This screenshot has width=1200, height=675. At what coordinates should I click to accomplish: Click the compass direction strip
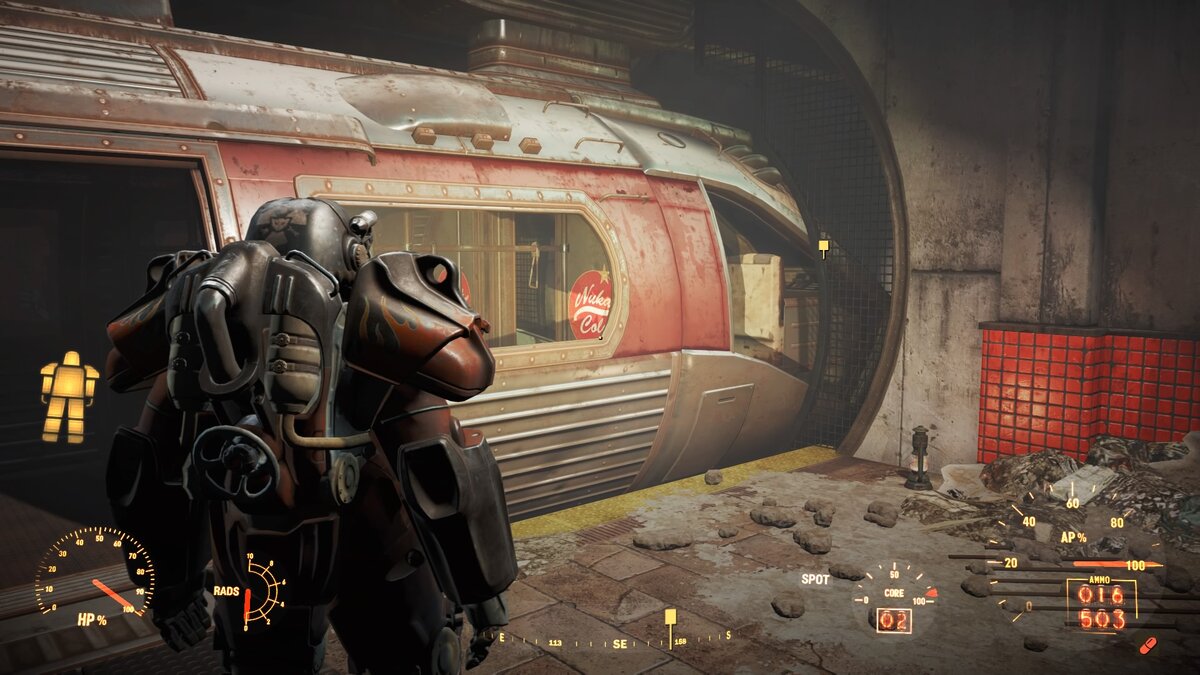tap(615, 641)
